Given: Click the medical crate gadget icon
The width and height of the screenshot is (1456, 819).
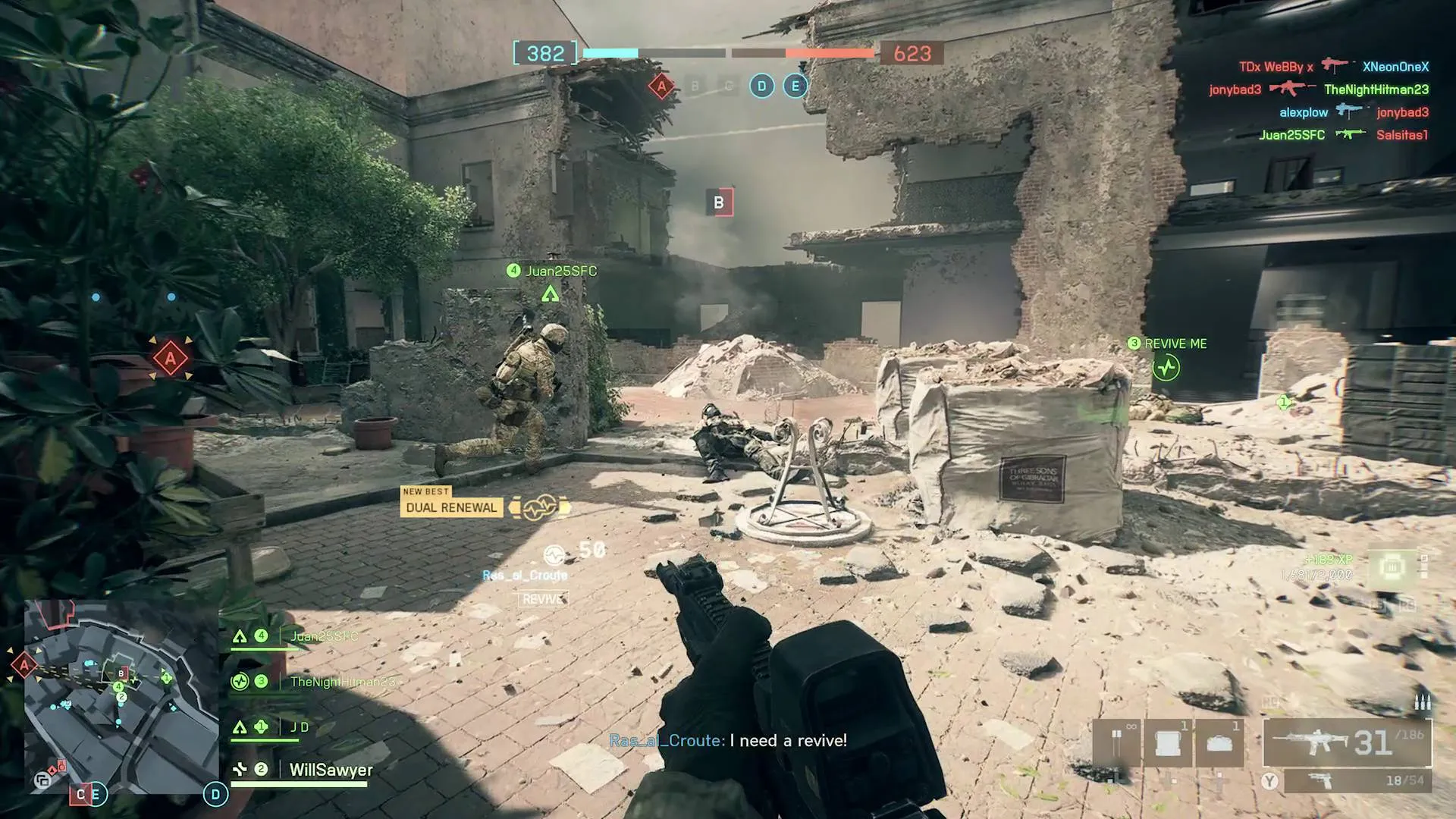Looking at the screenshot, I should [x=1168, y=743].
